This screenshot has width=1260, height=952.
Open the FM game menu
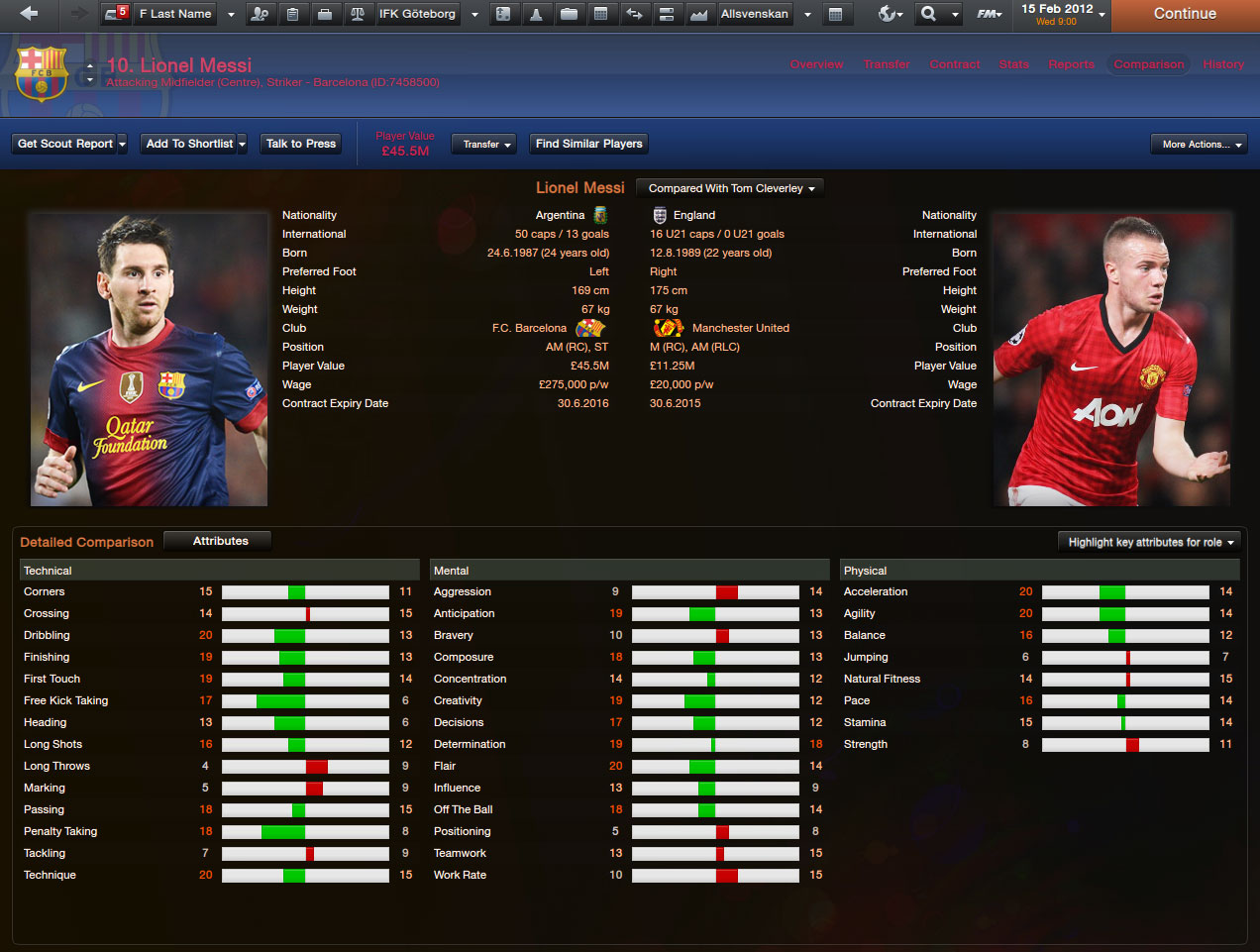989,14
